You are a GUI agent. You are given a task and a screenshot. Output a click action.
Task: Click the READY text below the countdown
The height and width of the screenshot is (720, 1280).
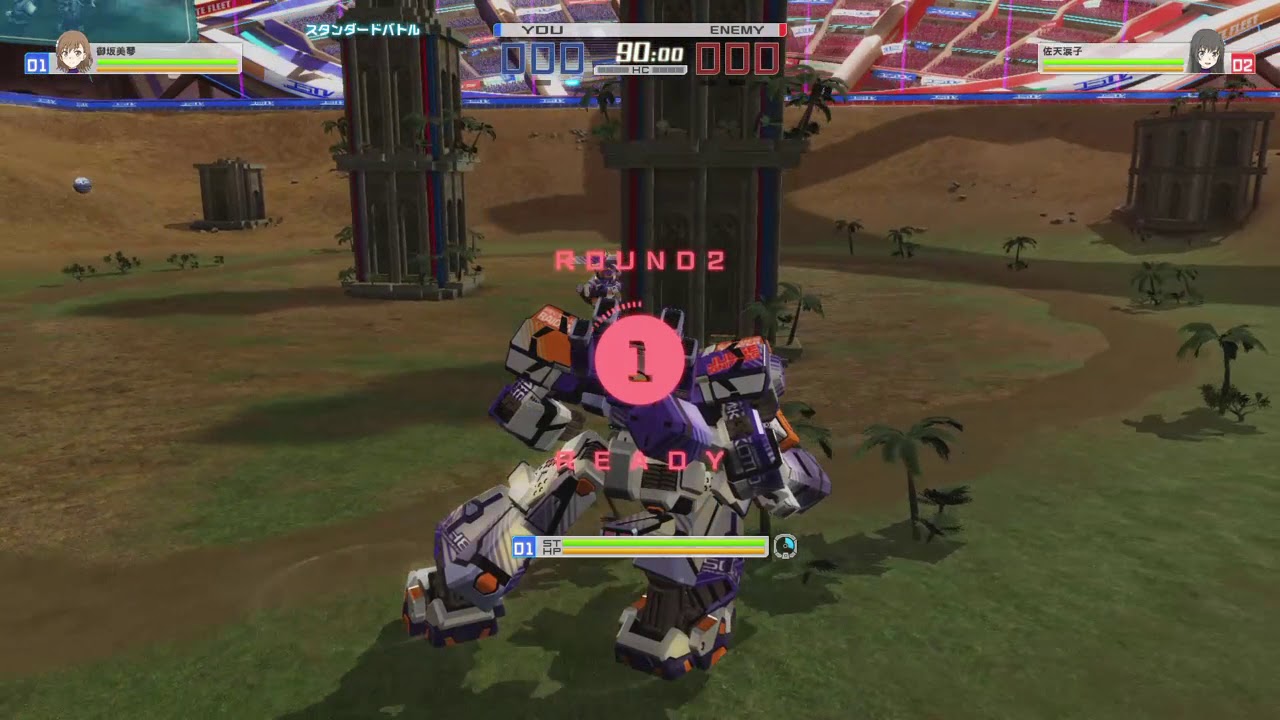click(640, 460)
